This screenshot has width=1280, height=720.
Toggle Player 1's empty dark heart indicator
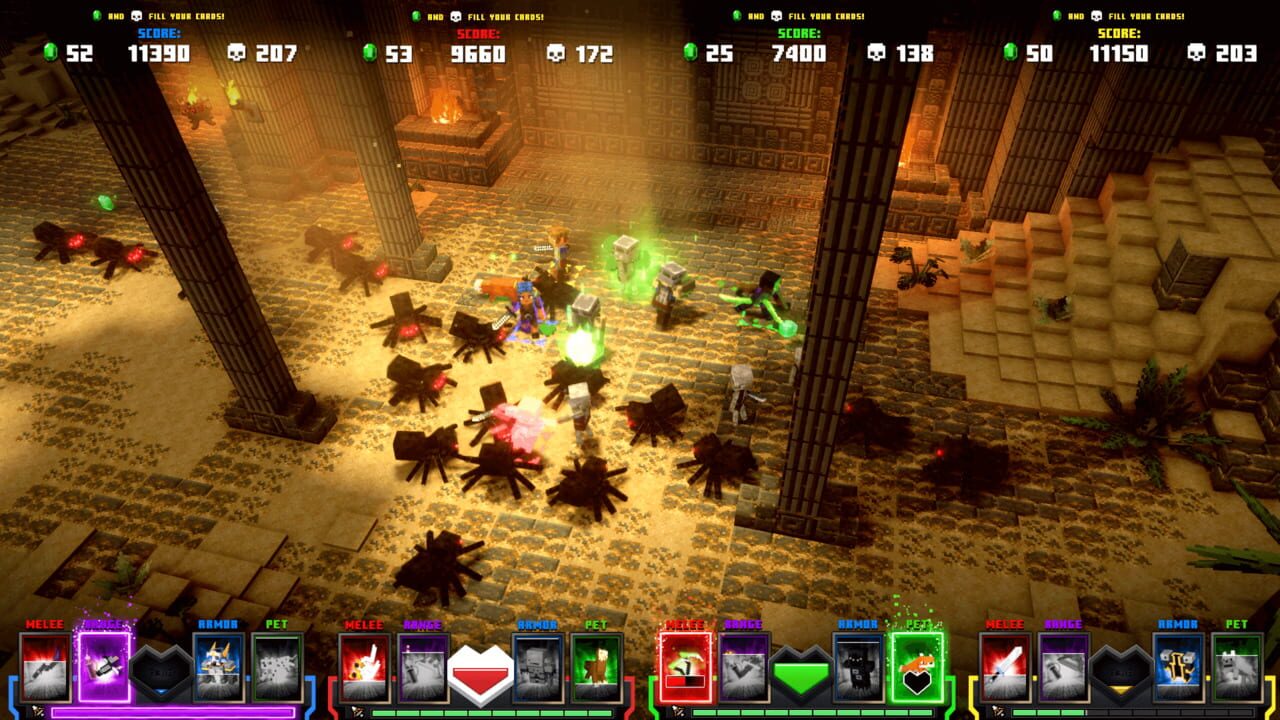coord(159,668)
